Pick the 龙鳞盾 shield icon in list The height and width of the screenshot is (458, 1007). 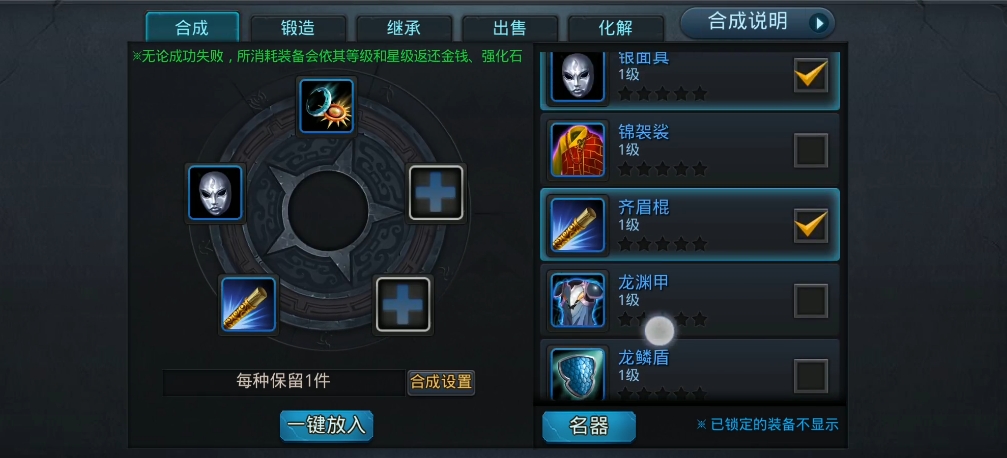pyautogui.click(x=578, y=373)
